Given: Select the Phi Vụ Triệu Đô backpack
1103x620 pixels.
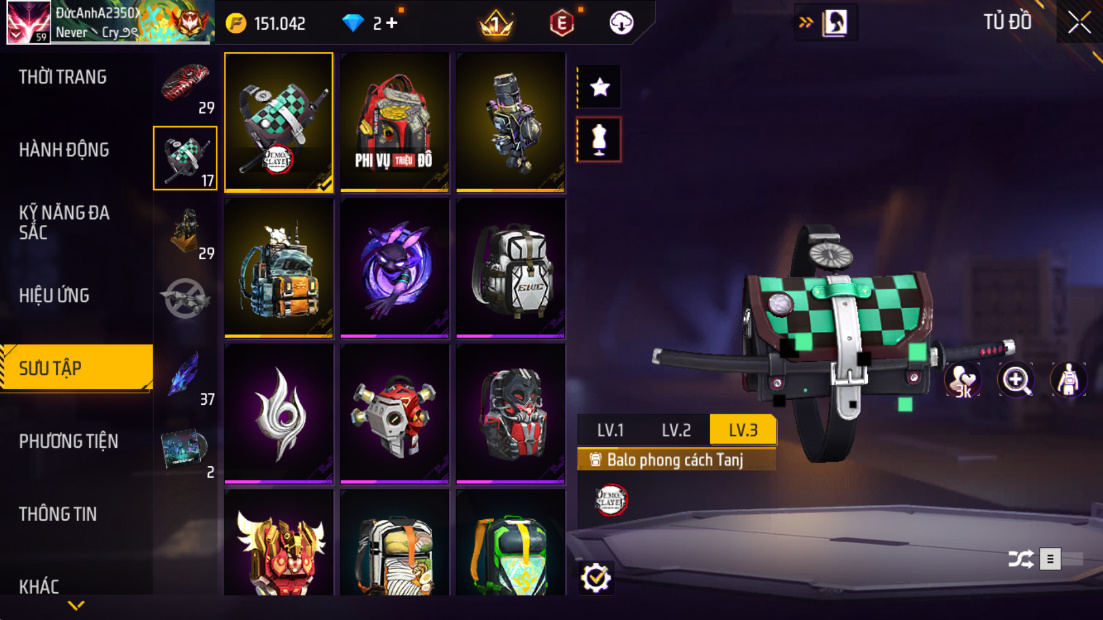Looking at the screenshot, I should (394, 121).
